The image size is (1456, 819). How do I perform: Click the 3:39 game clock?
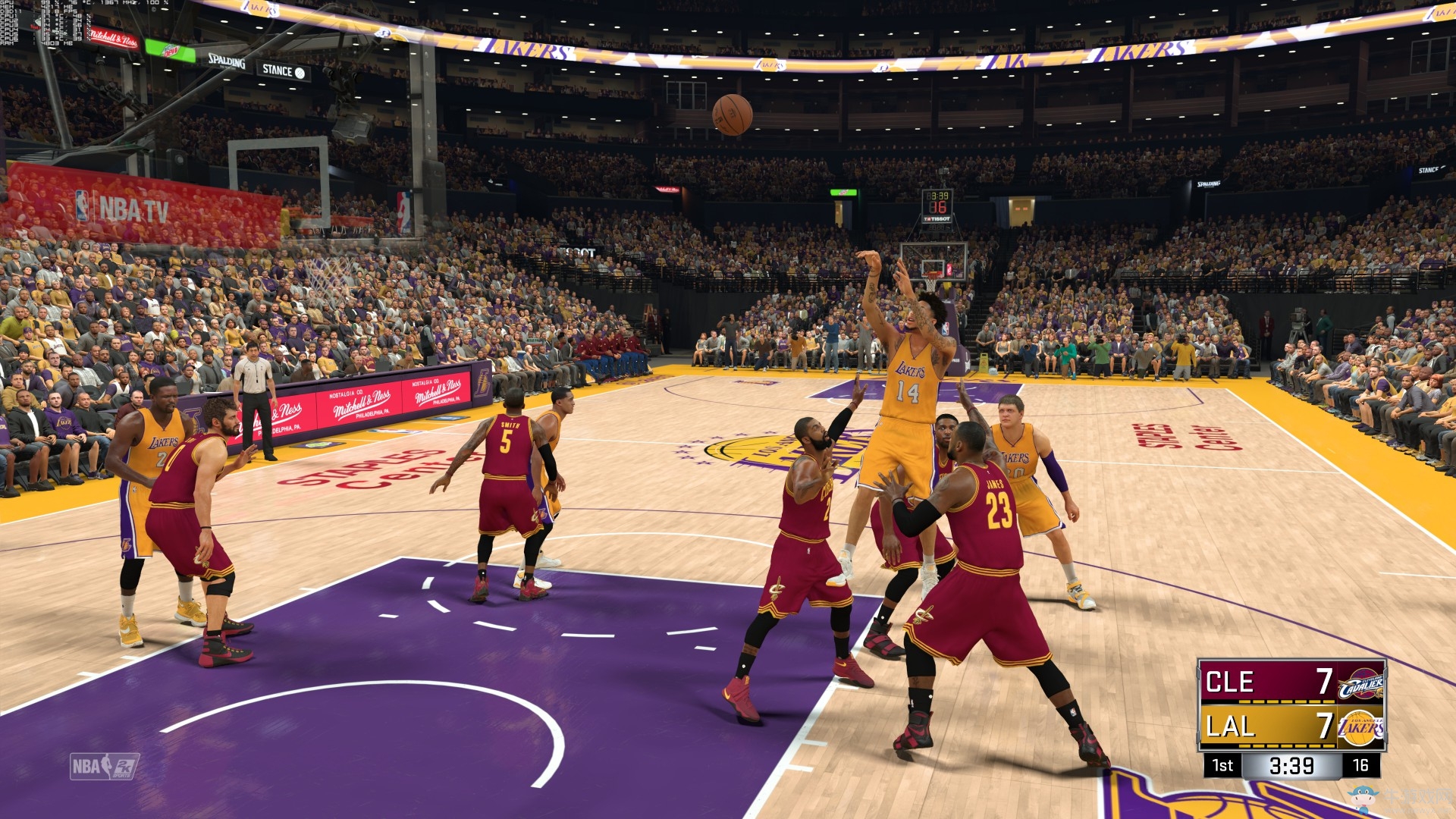[1291, 765]
